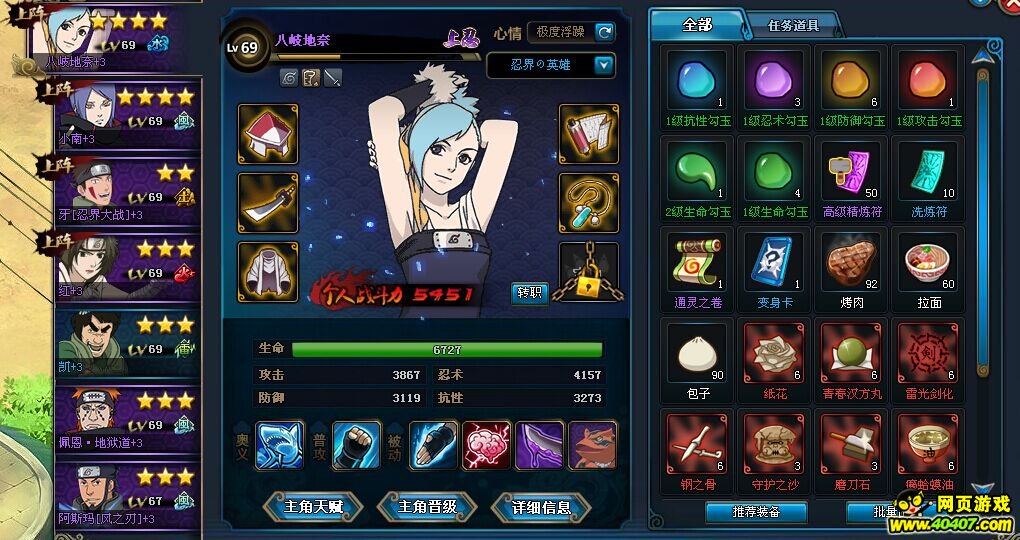Click the equipped cleaver weapon slot
The image size is (1020, 540).
coord(267,203)
